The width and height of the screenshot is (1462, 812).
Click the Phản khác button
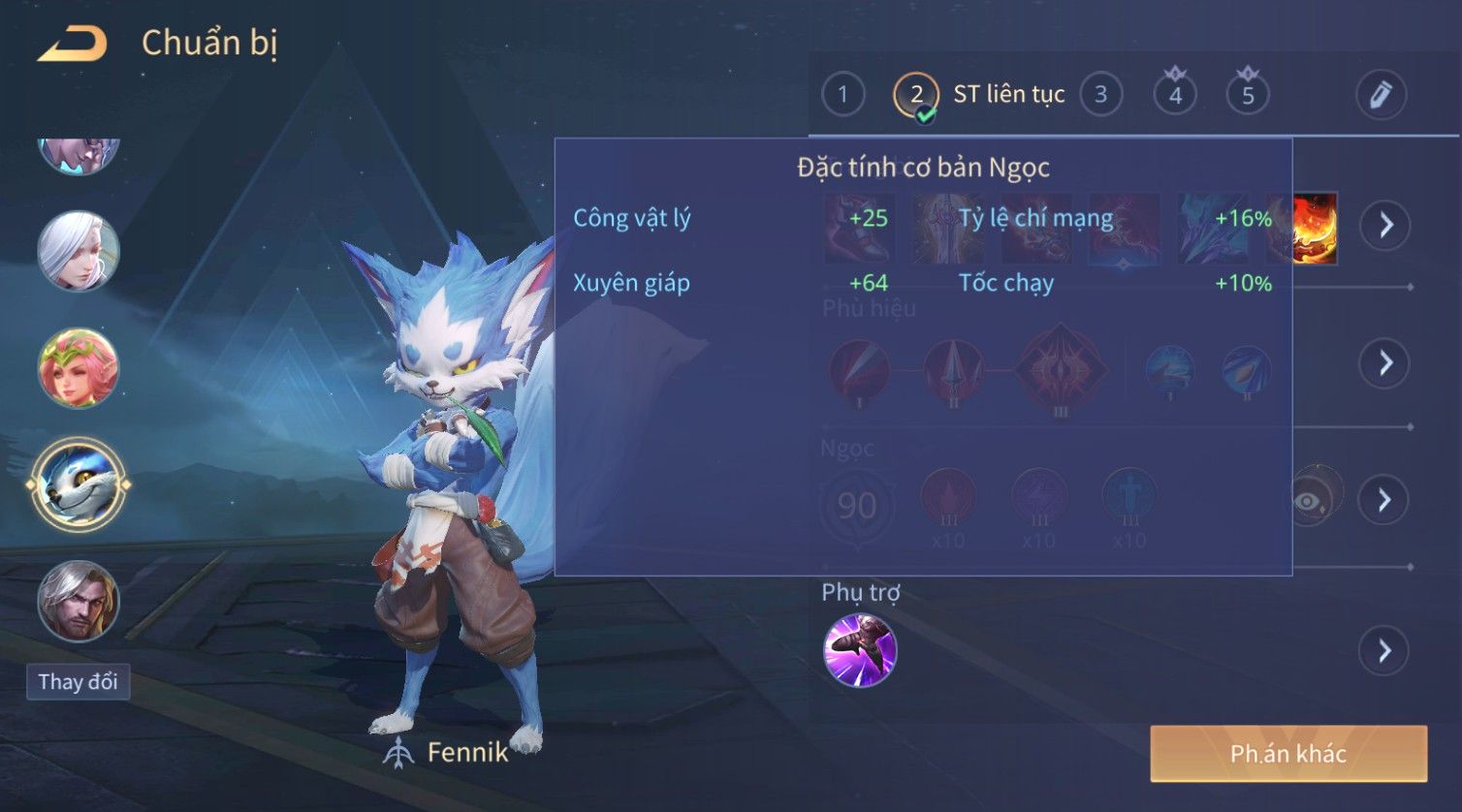[x=1287, y=754]
